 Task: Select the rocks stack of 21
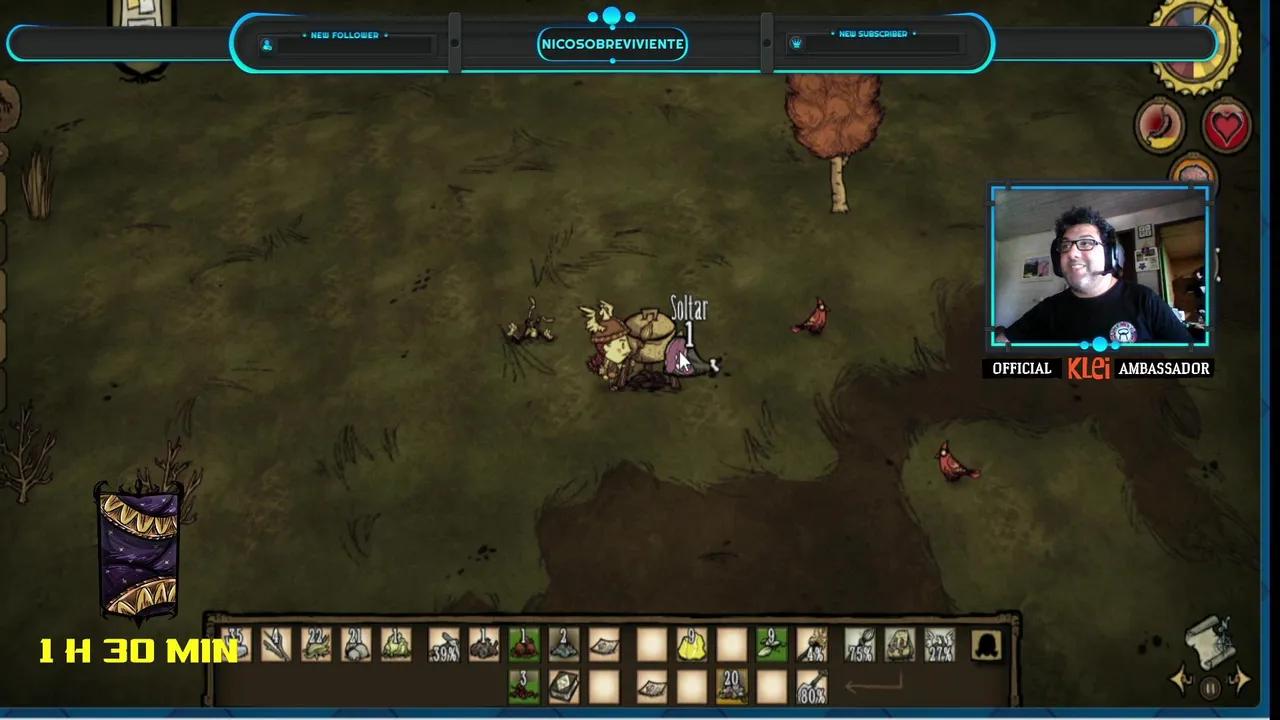tap(356, 645)
